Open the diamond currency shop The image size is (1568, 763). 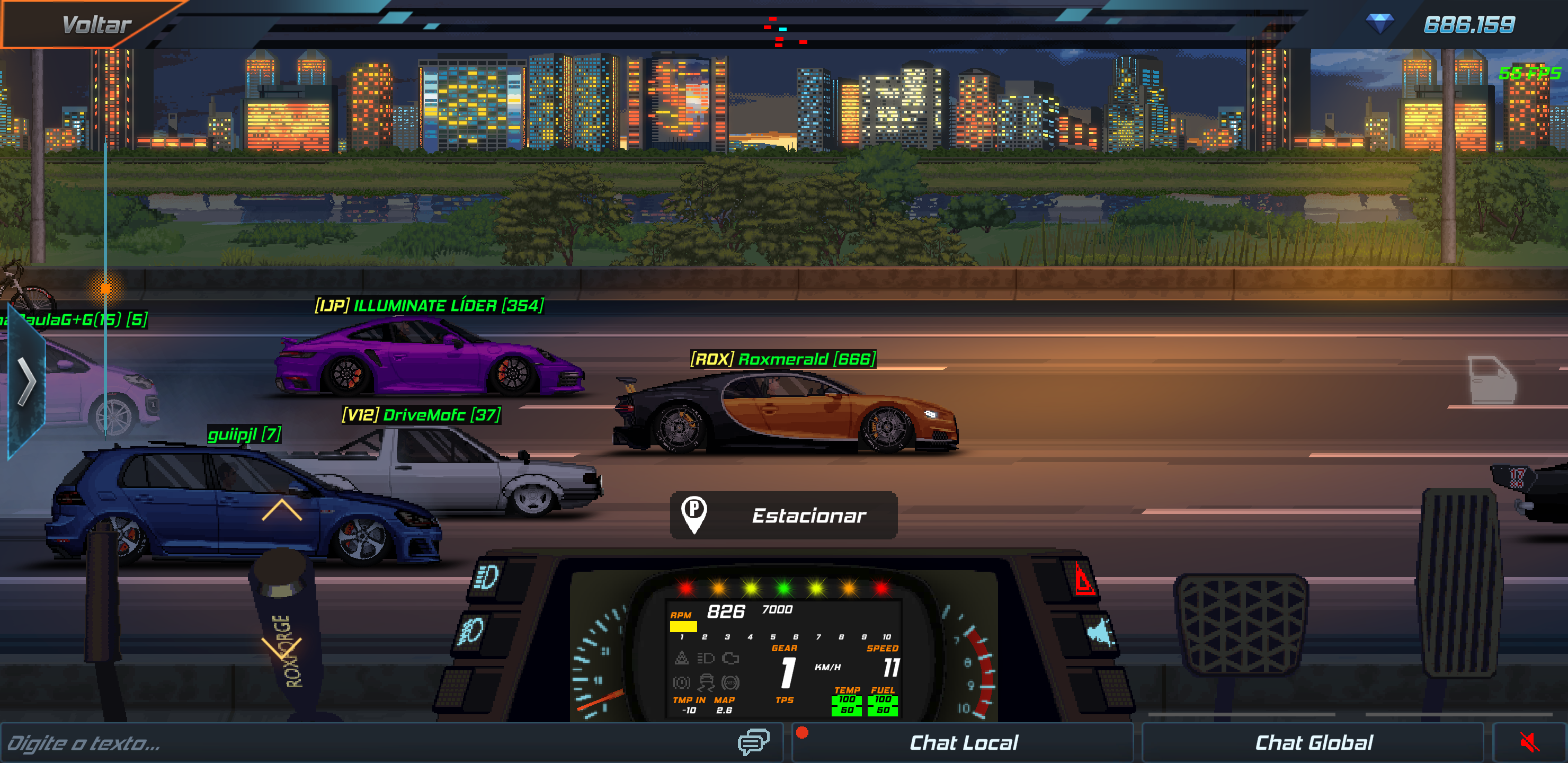tap(1379, 24)
